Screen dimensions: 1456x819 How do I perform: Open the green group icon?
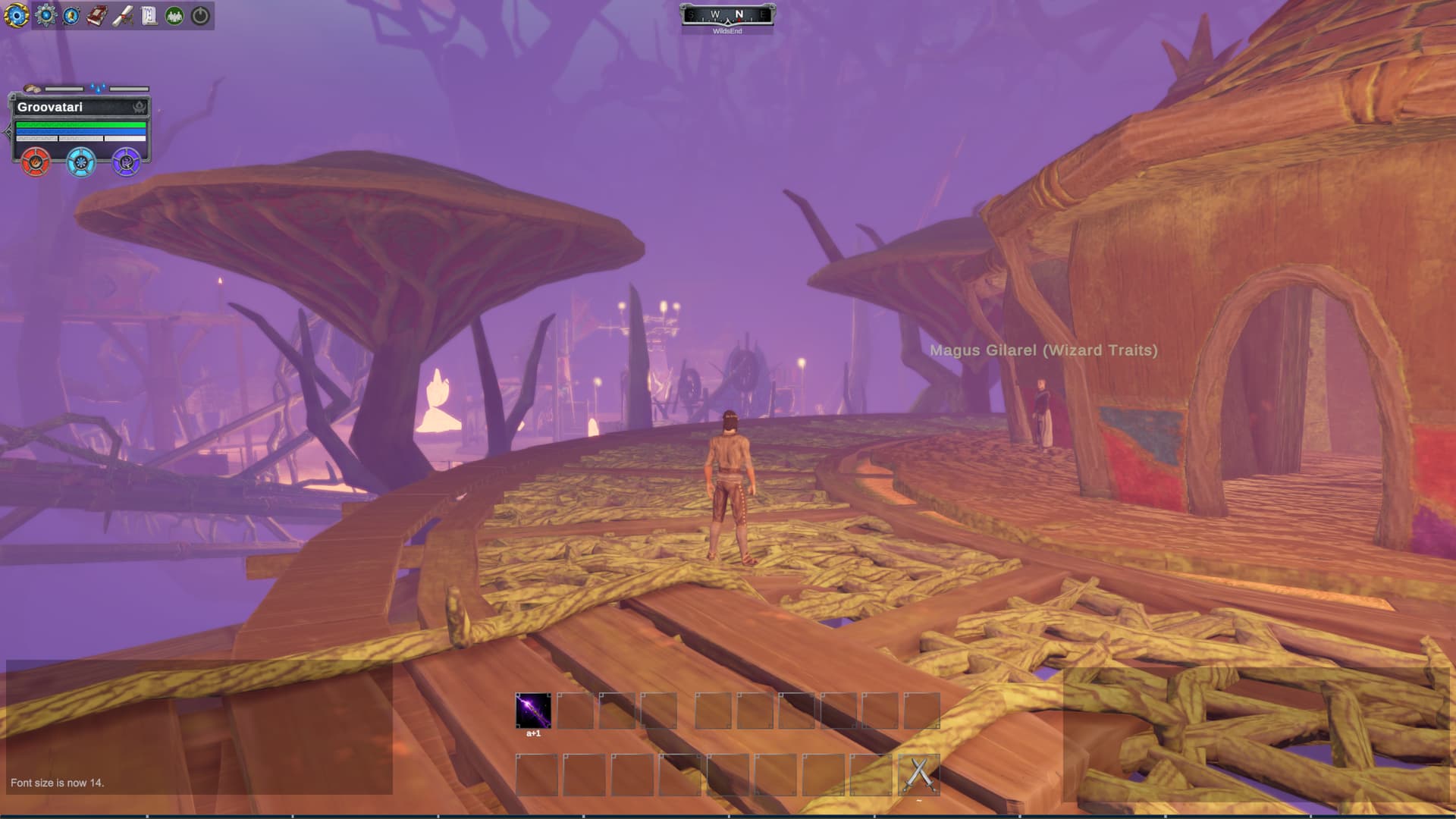[174, 15]
